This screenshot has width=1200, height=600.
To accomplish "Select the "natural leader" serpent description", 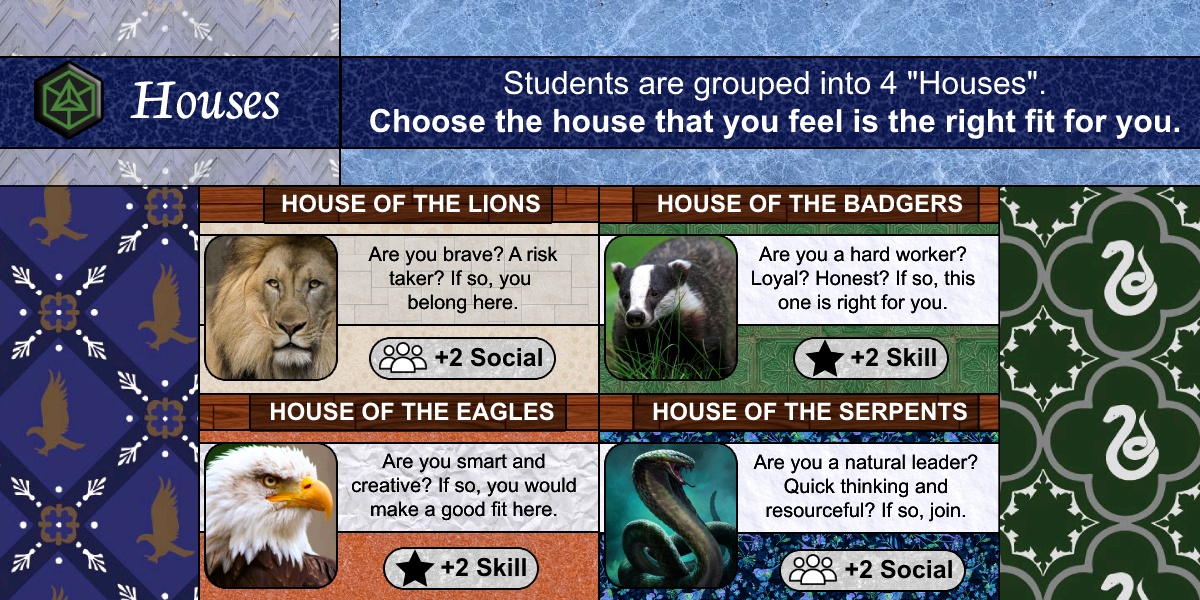I will [x=865, y=486].
